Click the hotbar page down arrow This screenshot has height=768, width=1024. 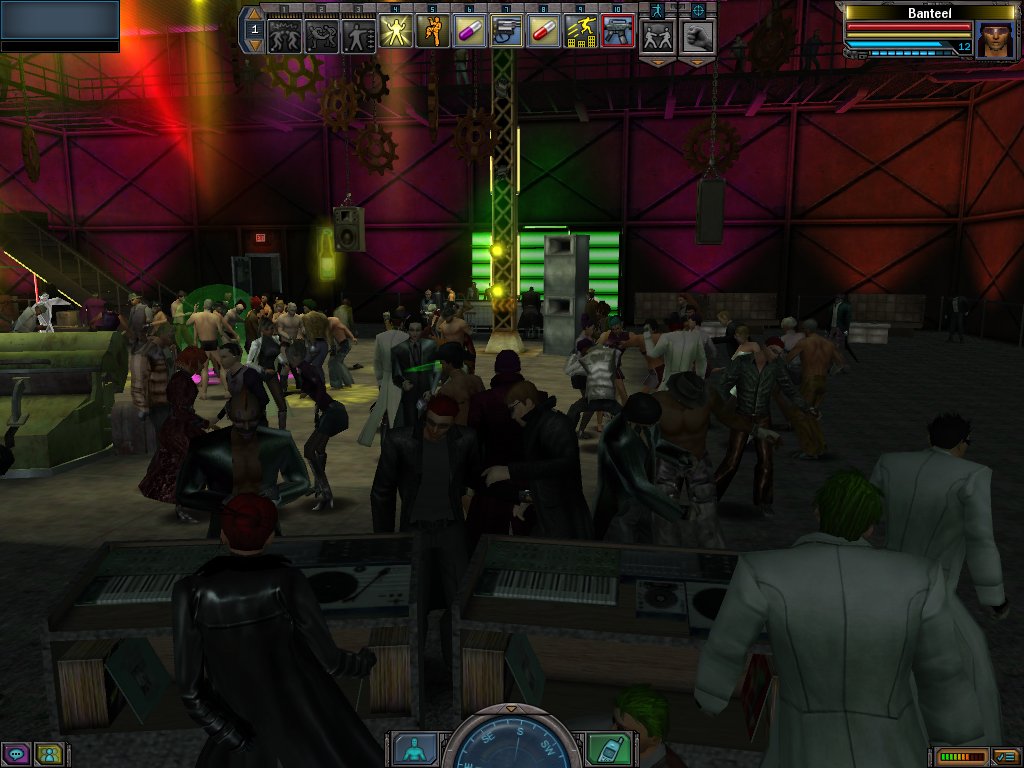click(254, 46)
